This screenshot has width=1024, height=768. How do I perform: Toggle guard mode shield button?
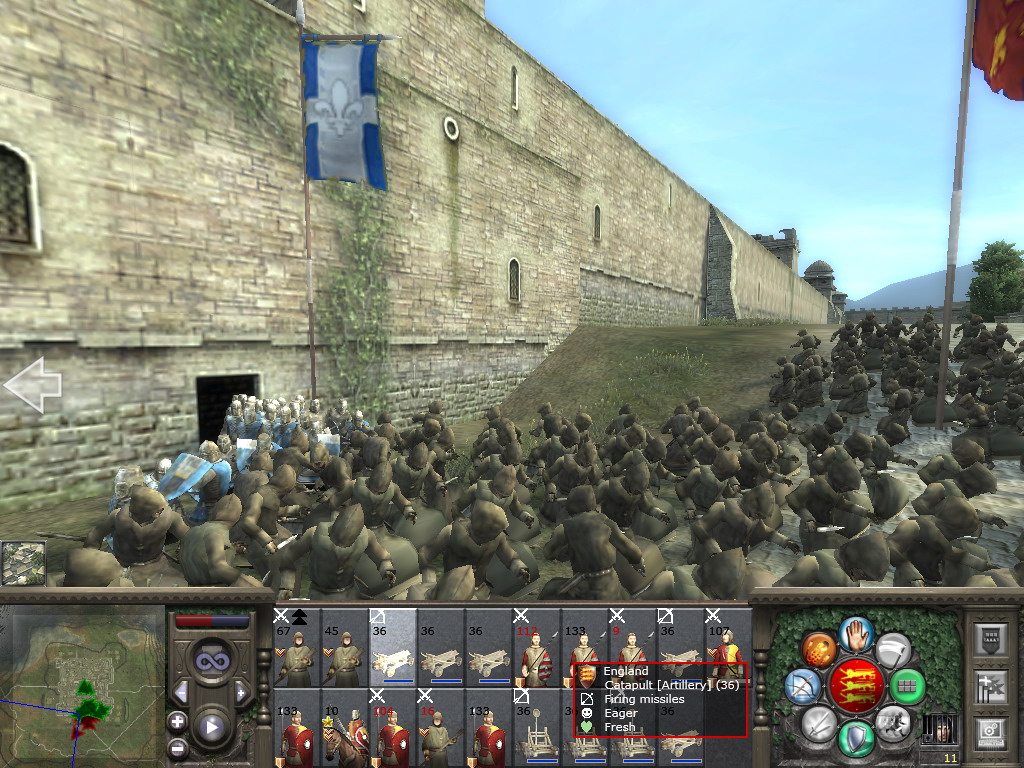tap(856, 737)
